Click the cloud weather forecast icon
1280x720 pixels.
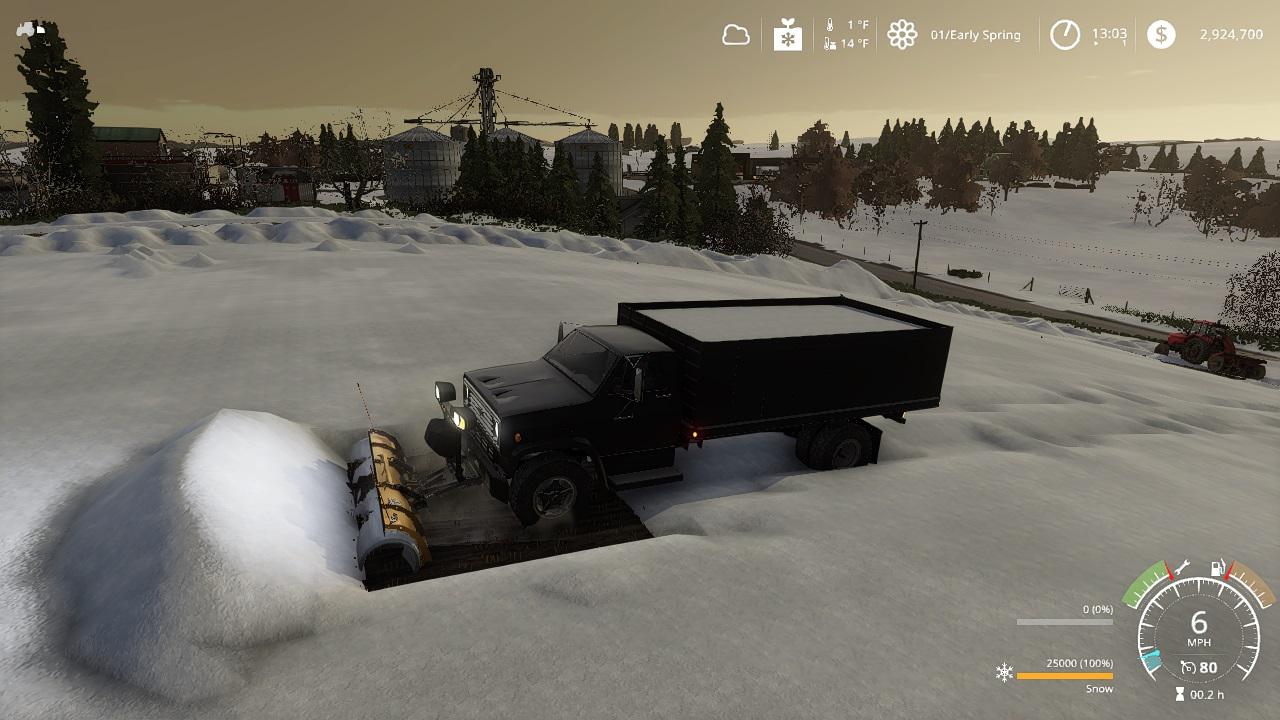click(x=736, y=35)
